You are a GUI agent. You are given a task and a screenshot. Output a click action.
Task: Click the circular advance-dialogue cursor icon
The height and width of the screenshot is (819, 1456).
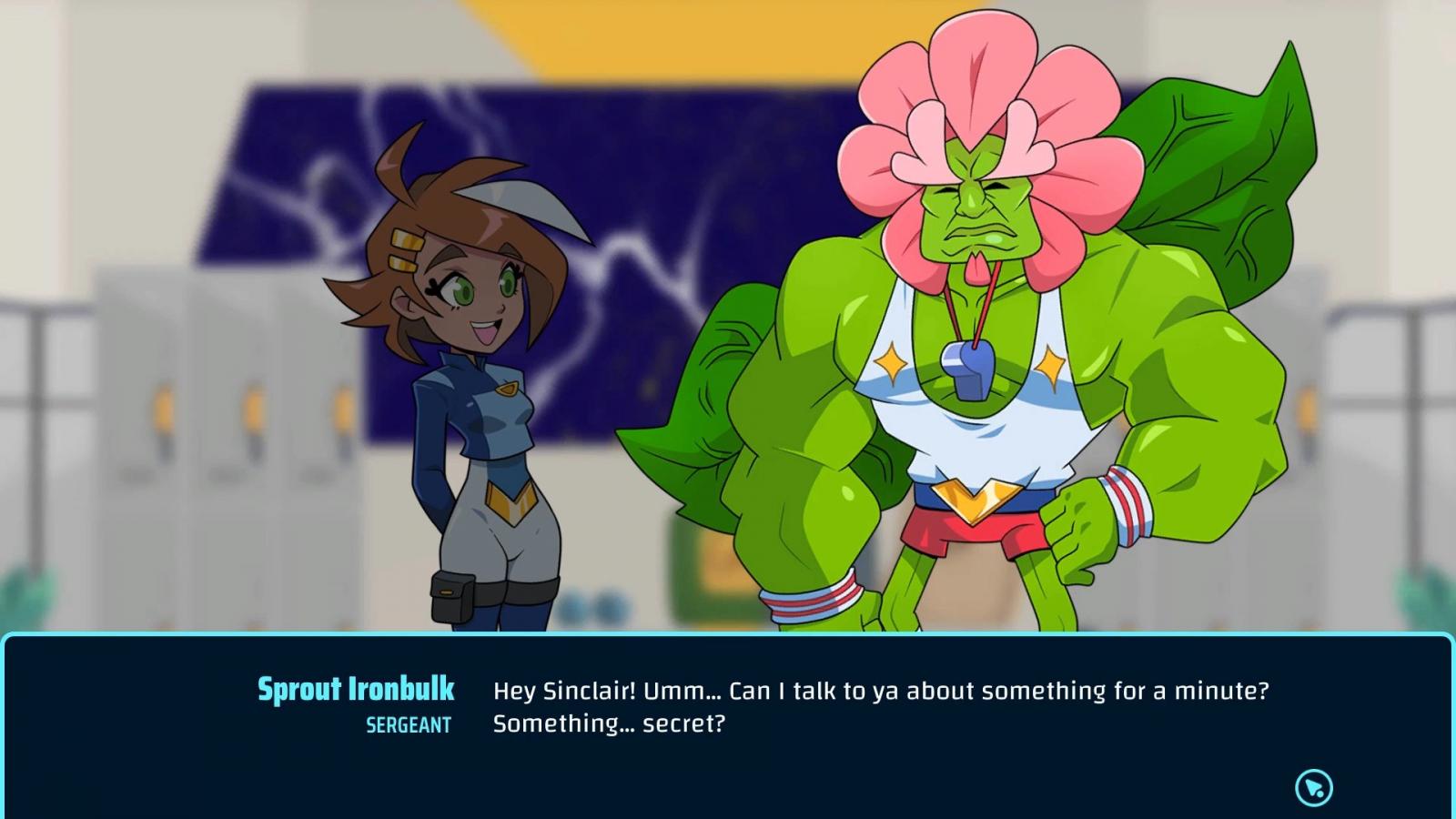tap(1313, 787)
